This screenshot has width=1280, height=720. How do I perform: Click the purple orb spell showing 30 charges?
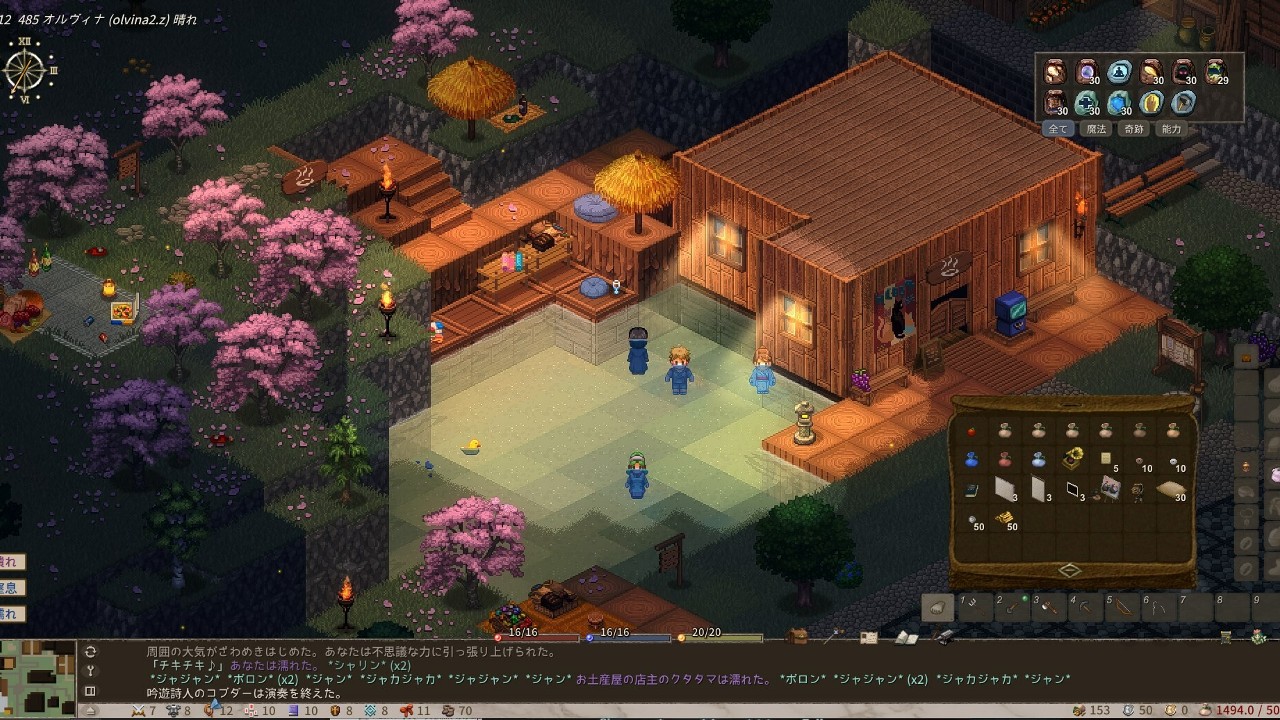coord(1087,72)
